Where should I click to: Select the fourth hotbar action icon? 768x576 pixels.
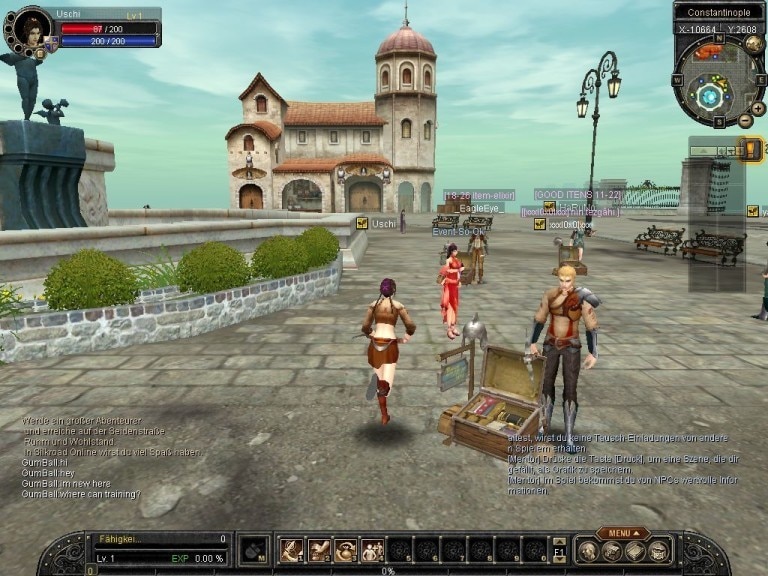pos(373,550)
